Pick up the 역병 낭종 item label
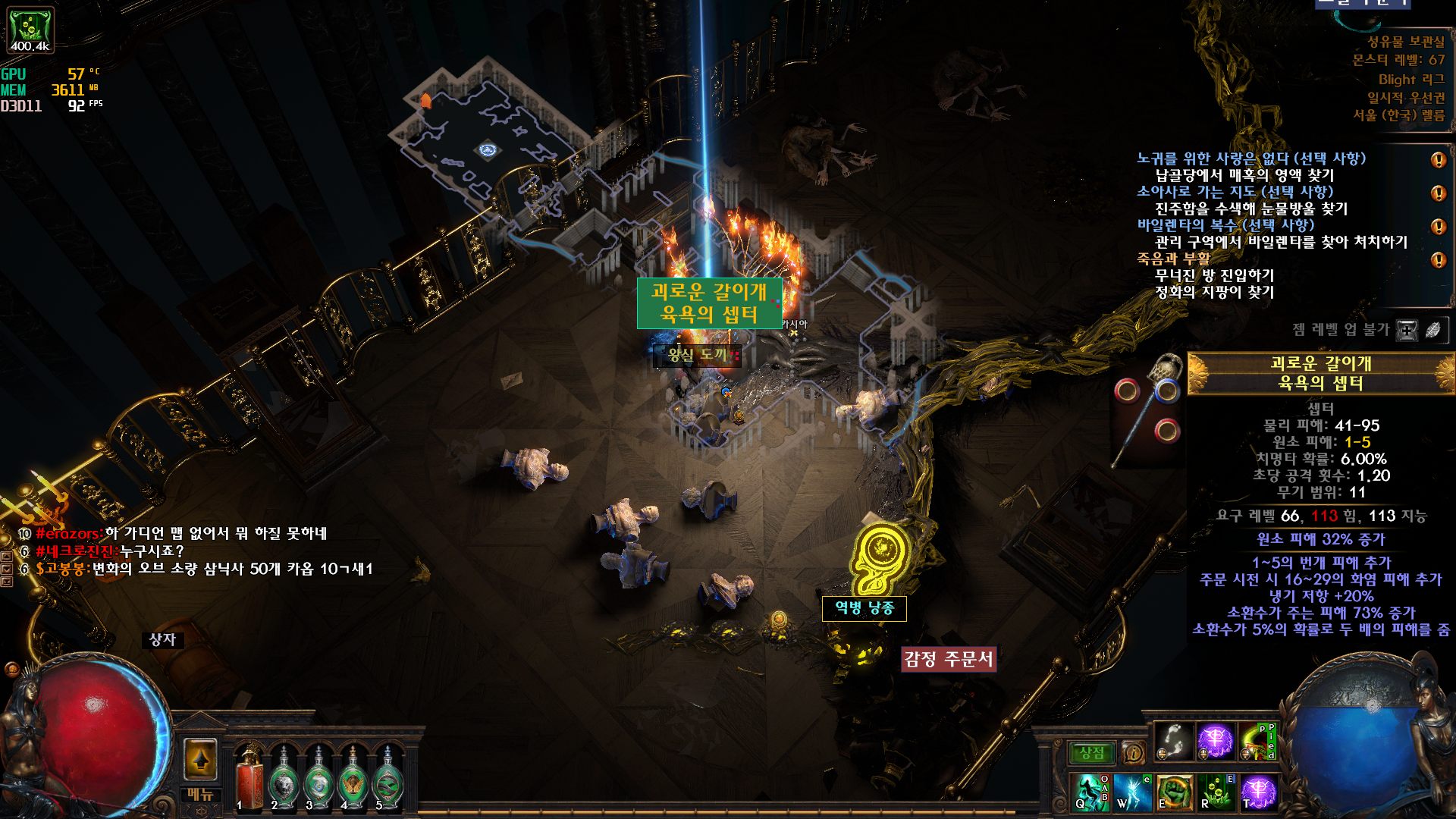1456x819 pixels. point(864,608)
